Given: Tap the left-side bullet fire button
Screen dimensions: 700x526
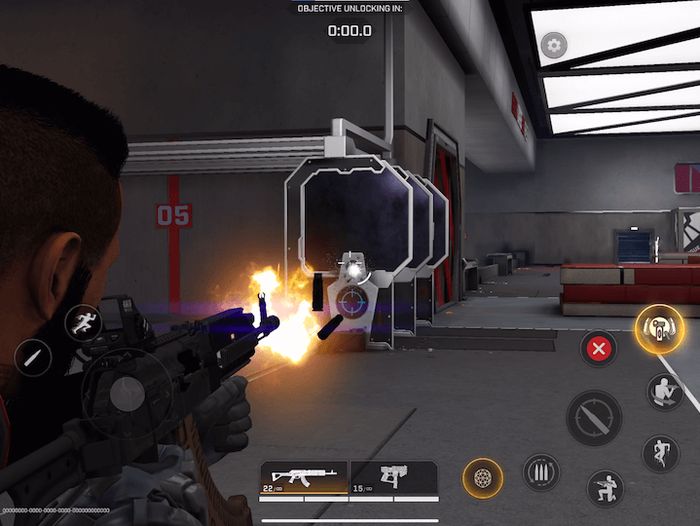Looking at the screenshot, I should [32, 358].
